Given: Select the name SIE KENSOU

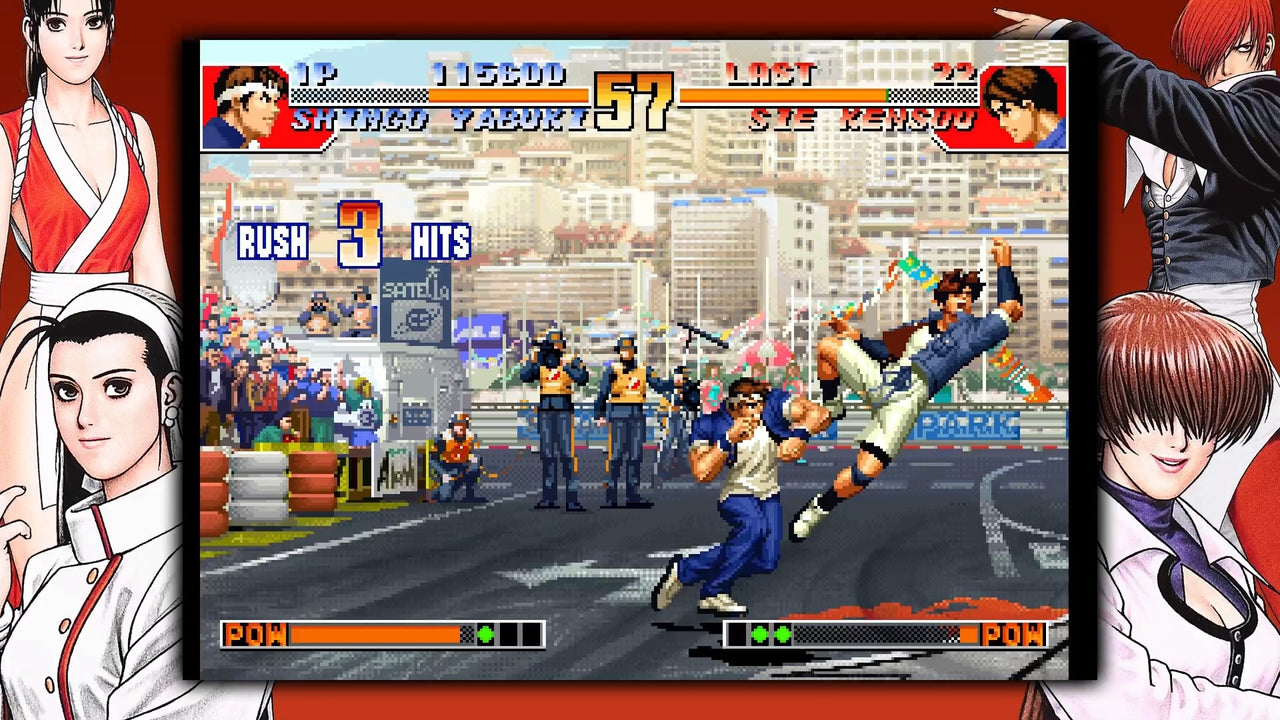Looking at the screenshot, I should tap(860, 119).
